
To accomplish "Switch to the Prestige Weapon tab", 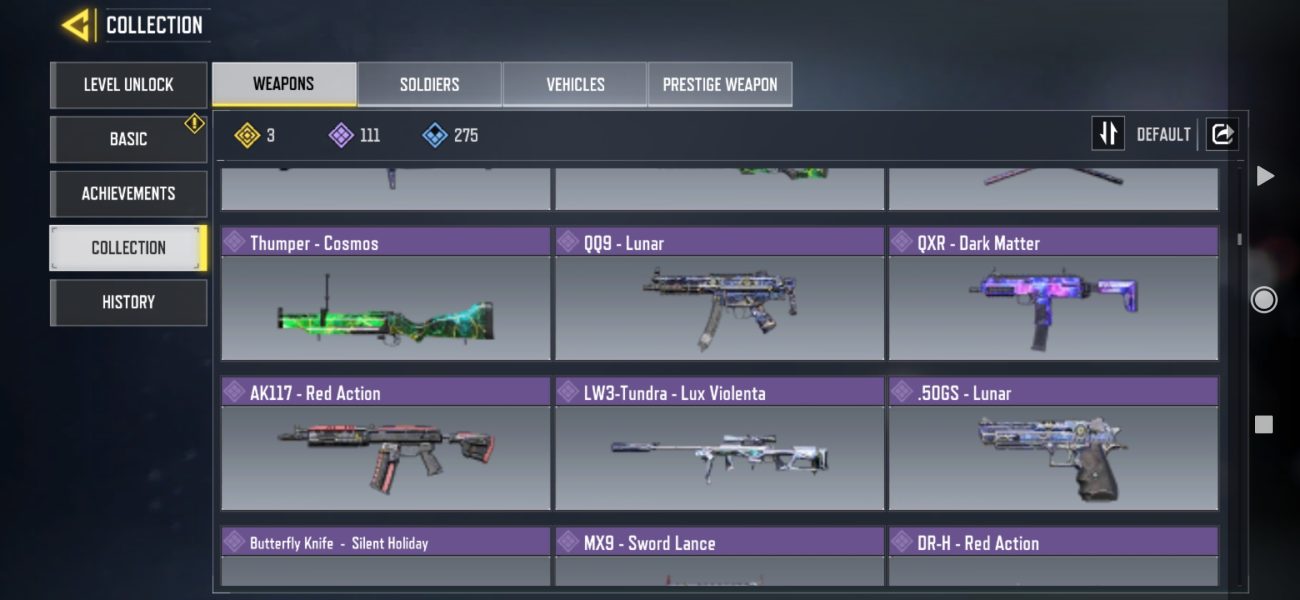I will (720, 84).
